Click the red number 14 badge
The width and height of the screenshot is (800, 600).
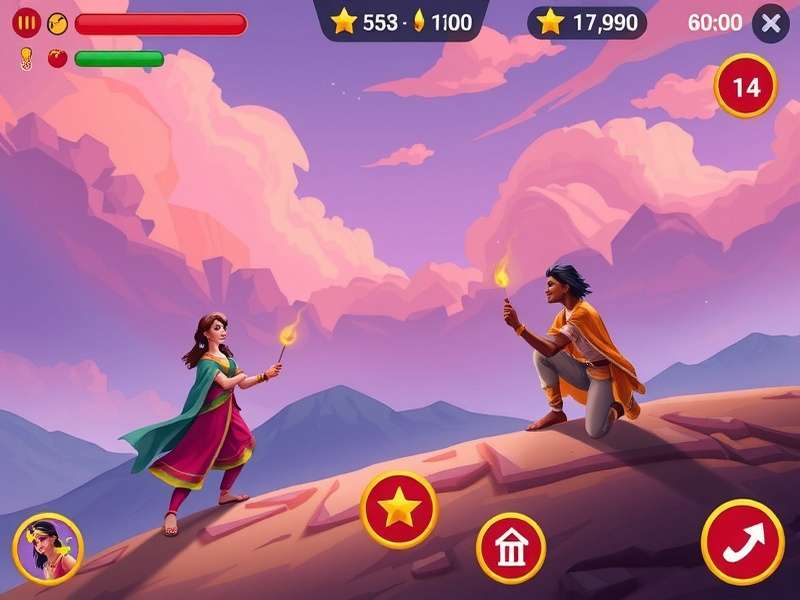(x=746, y=88)
